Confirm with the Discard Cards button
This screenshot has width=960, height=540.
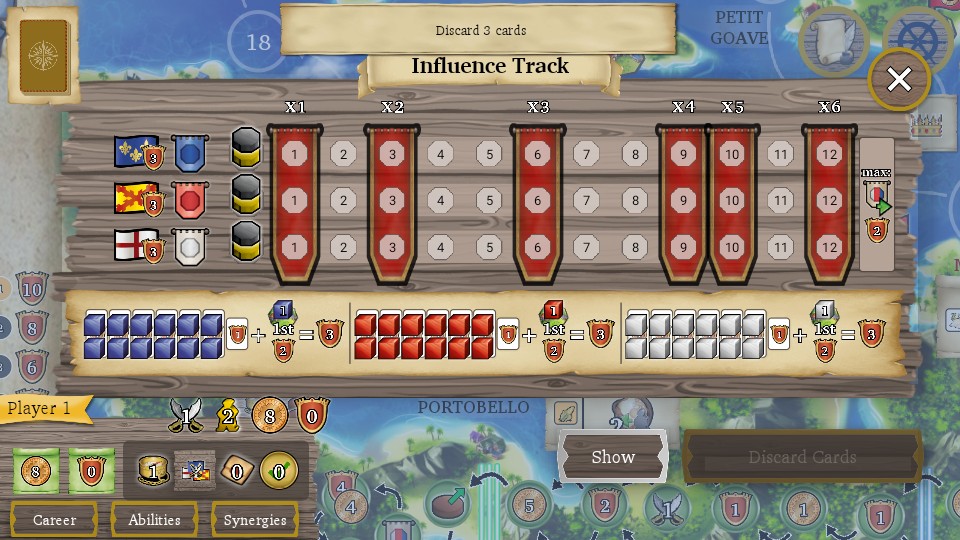click(802, 457)
